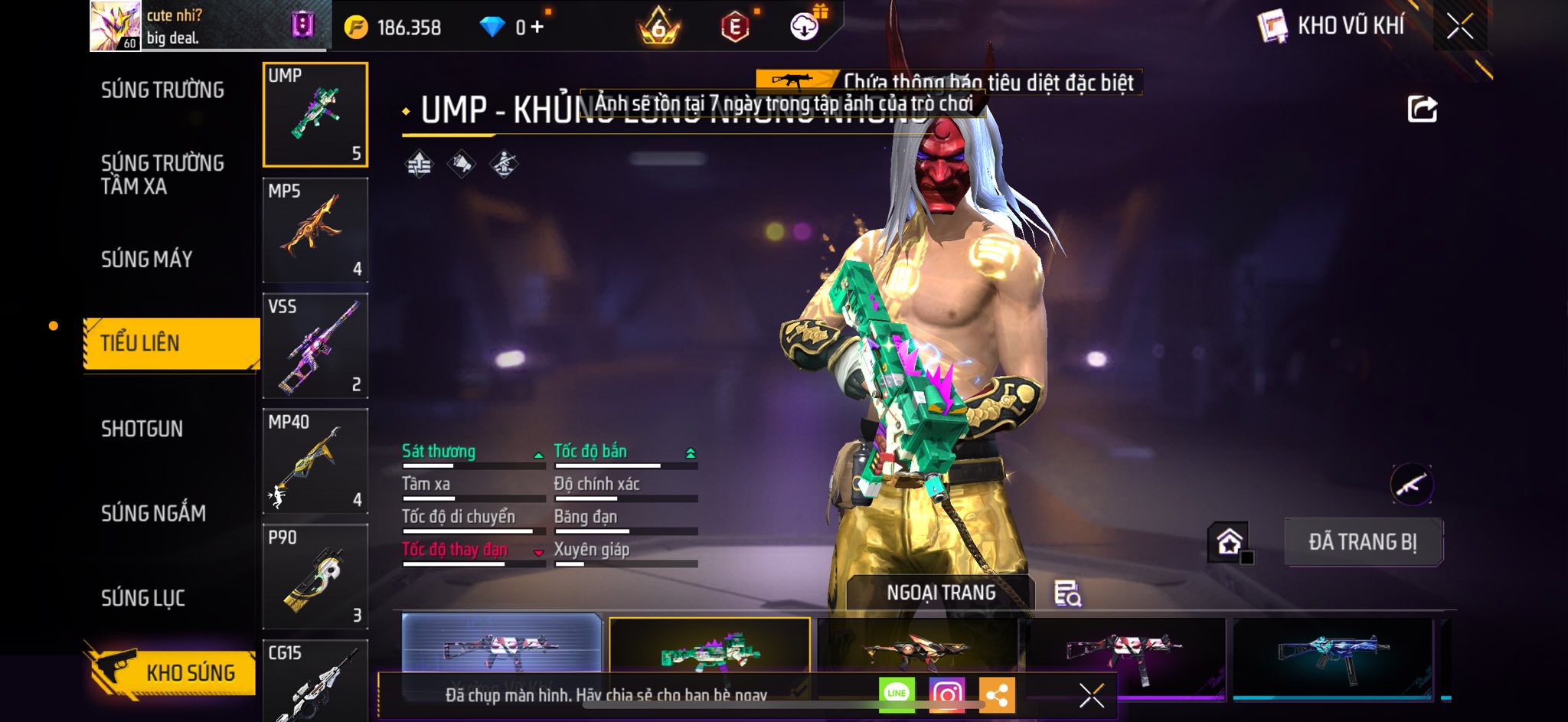Select the SÚNG MÁY category
Viewport: 1568px width, 722px height.
coord(146,260)
